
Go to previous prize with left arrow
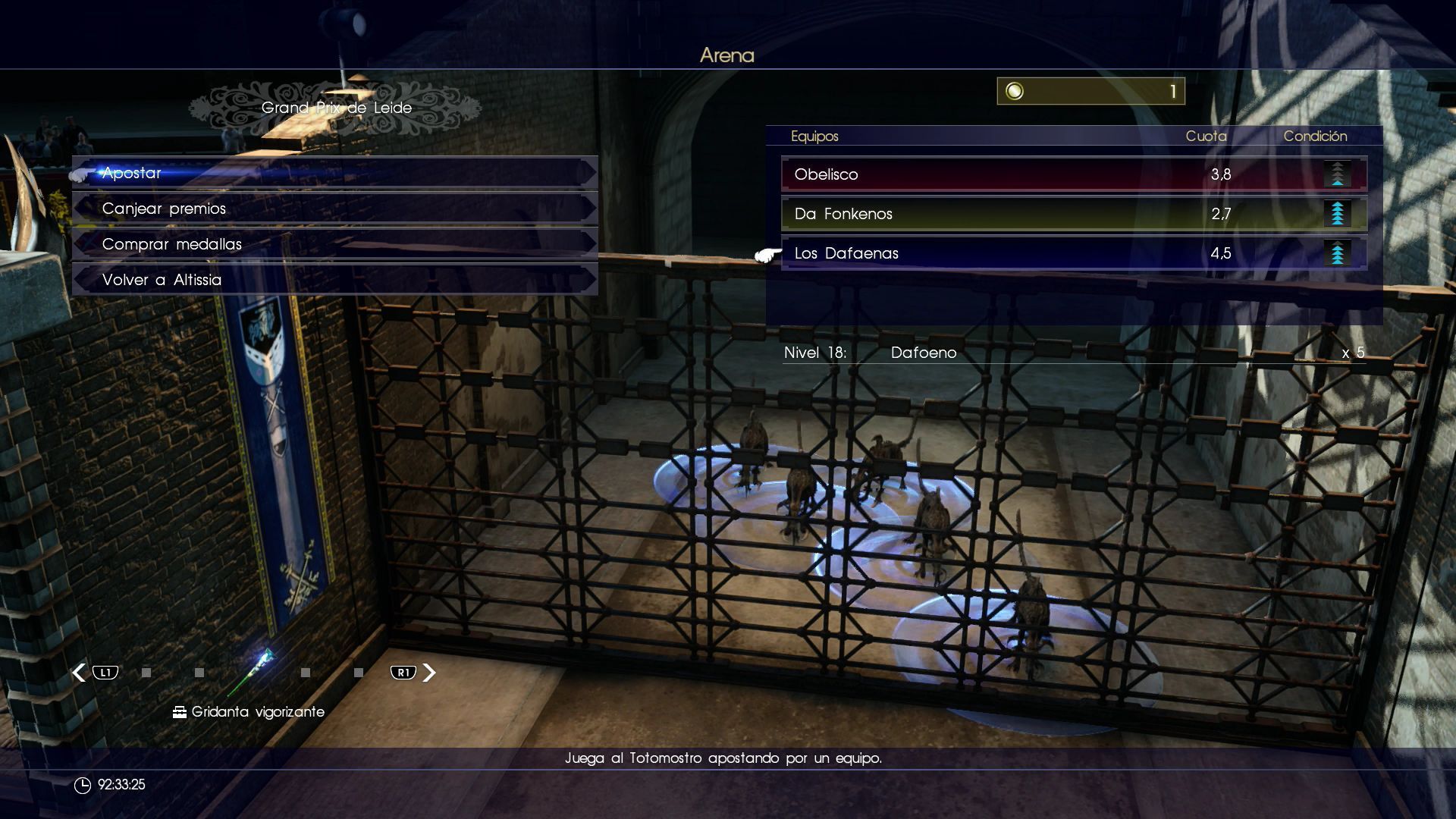click(x=80, y=673)
